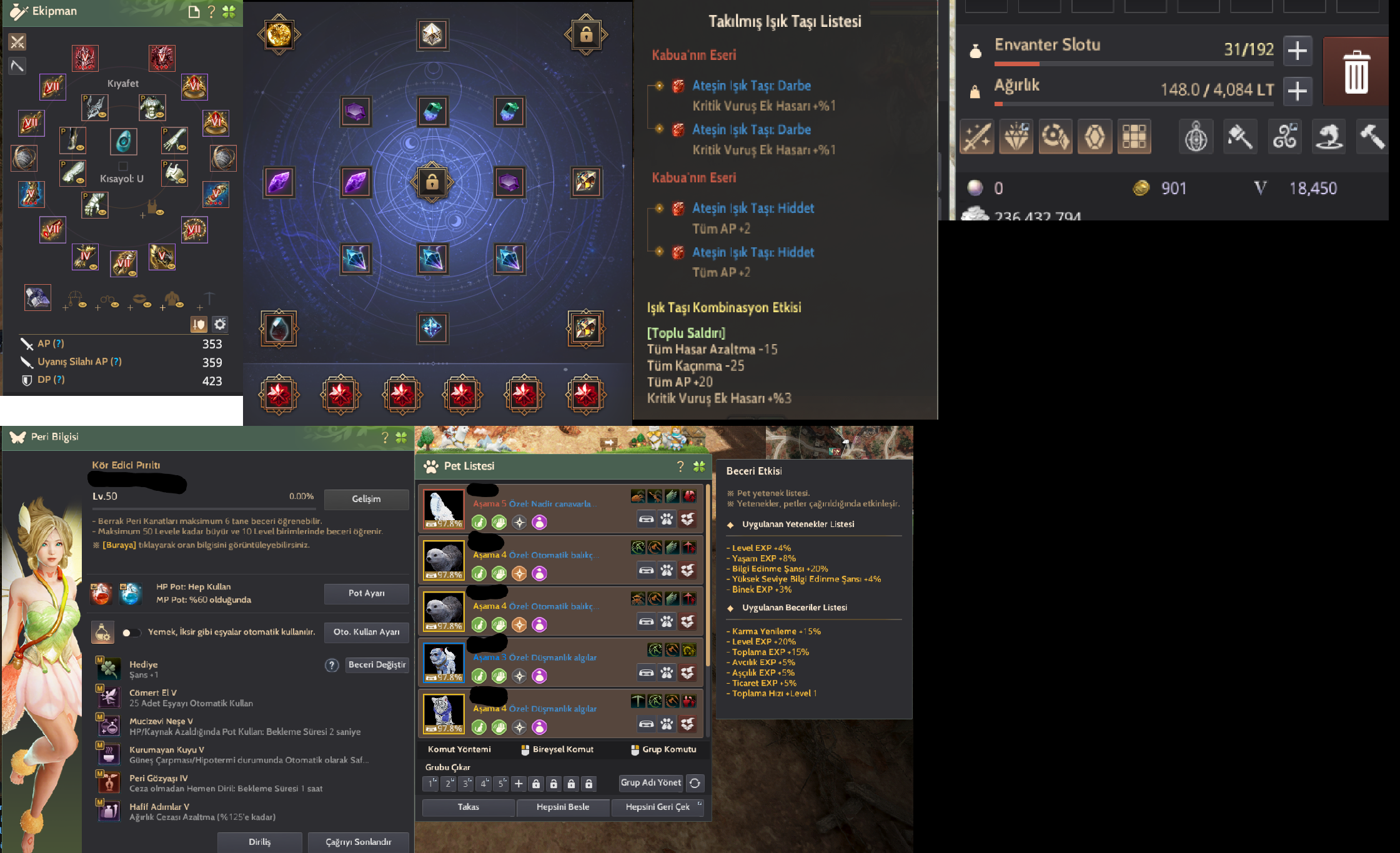1400x853 pixels.
Task: Open the gem/crystal icon in the inventory toolbar
Action: click(x=1016, y=136)
